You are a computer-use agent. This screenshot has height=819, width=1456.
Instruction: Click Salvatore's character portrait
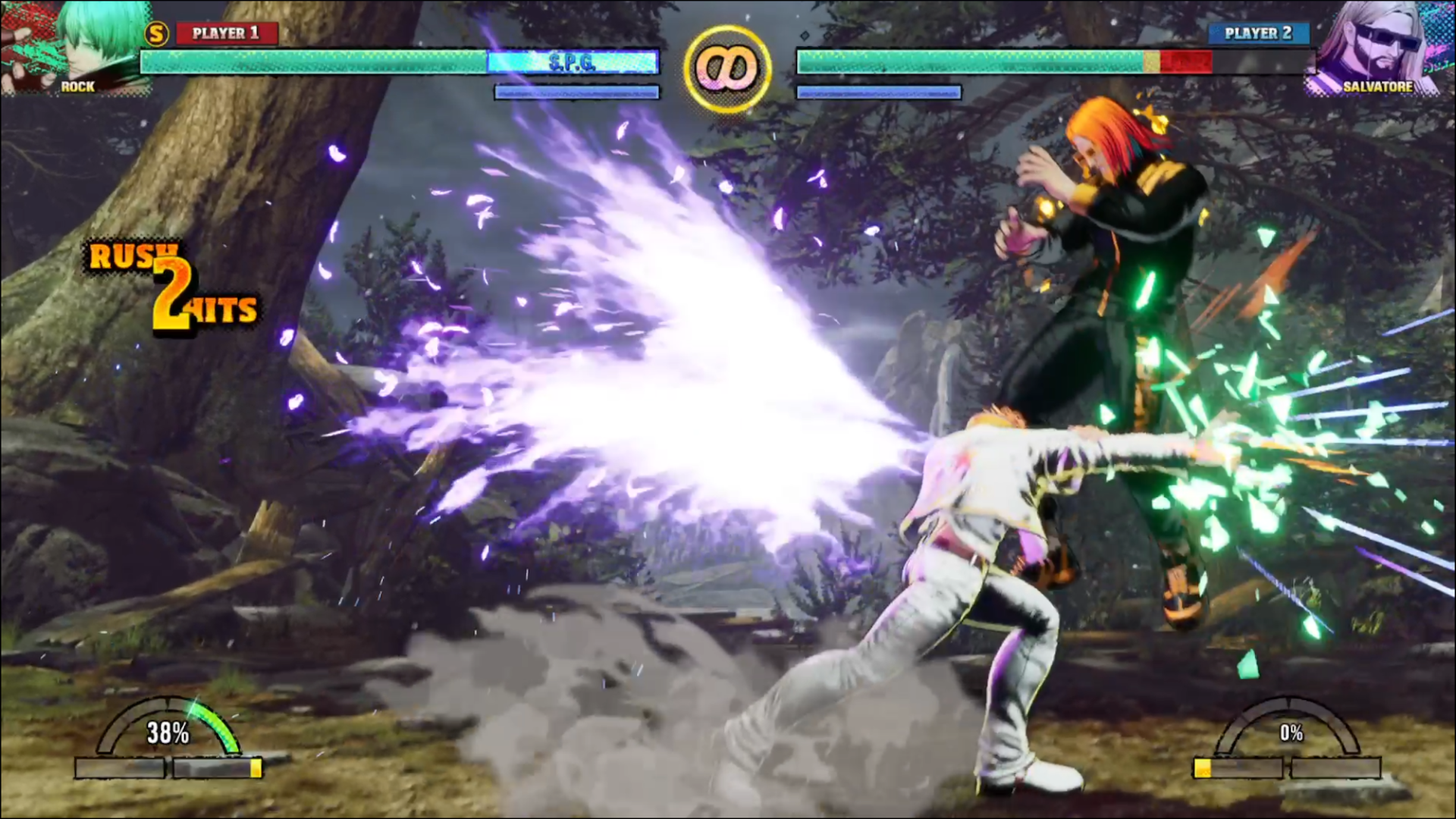(x=1379, y=47)
